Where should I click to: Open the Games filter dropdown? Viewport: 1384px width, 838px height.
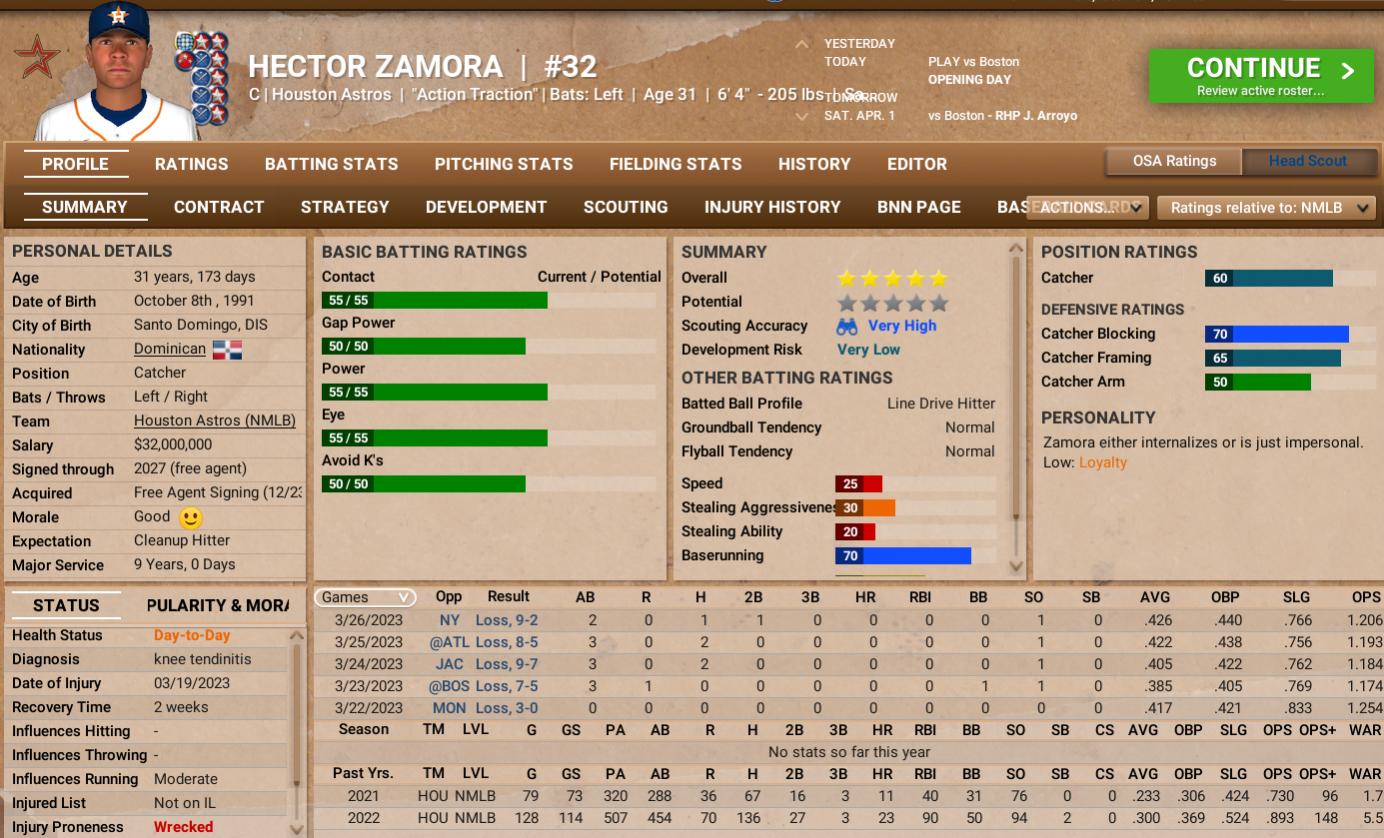coord(364,595)
